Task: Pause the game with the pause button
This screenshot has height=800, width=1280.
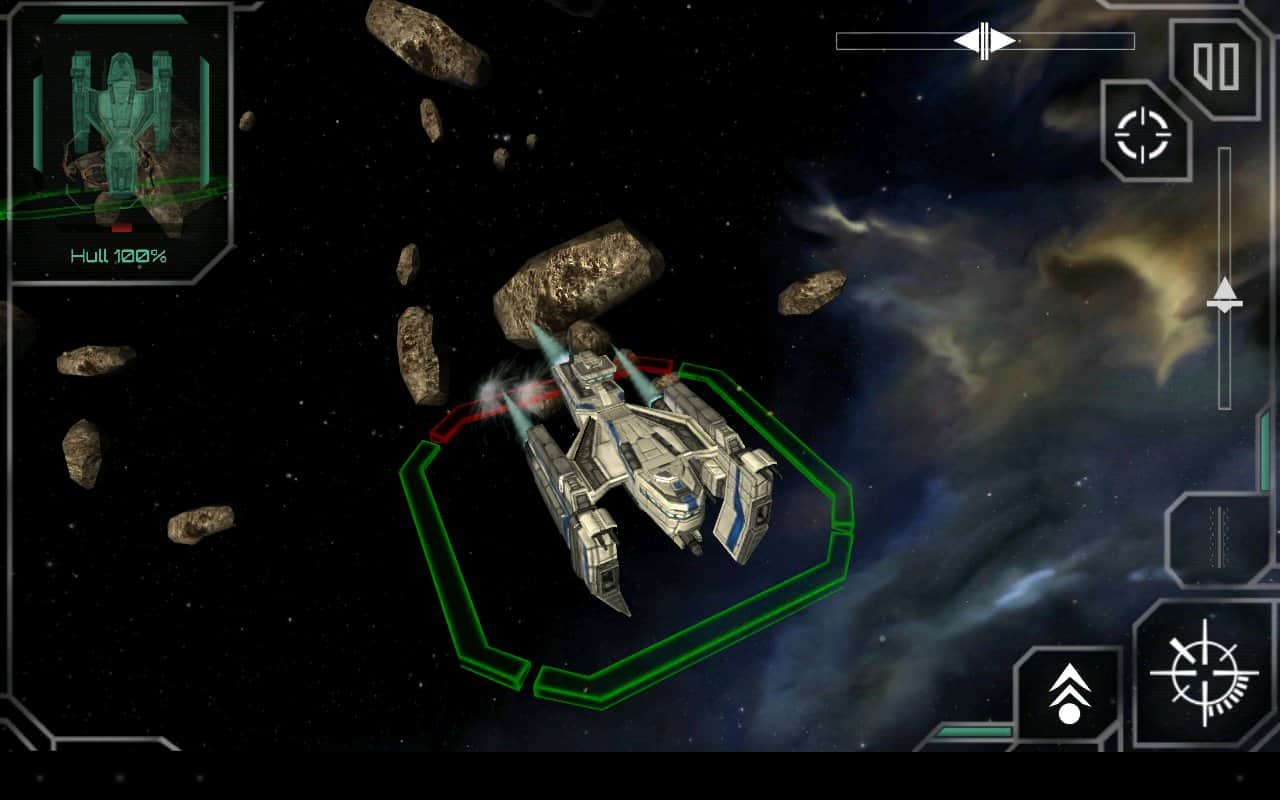Action: click(x=1216, y=66)
